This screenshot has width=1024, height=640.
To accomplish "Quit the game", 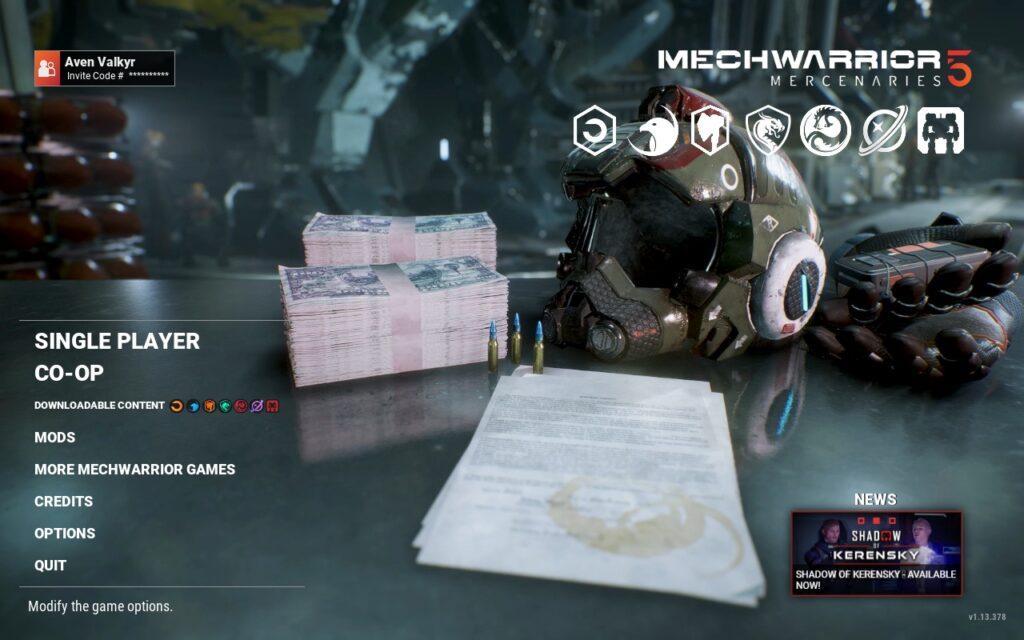I will [51, 565].
